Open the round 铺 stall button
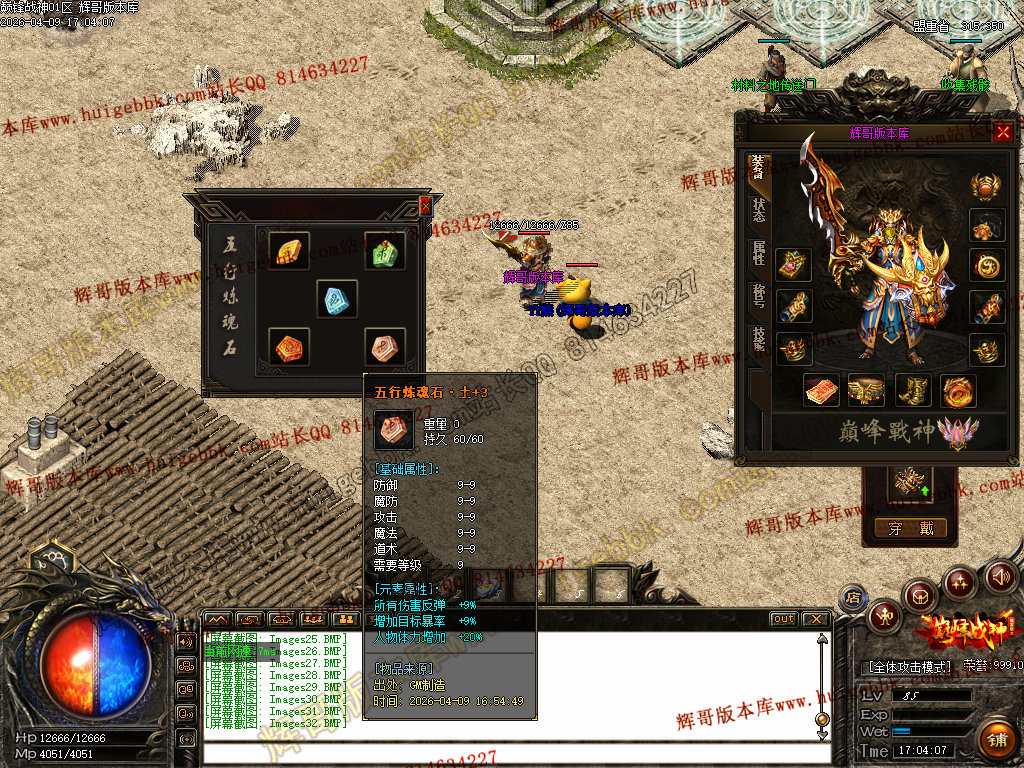 [x=995, y=740]
